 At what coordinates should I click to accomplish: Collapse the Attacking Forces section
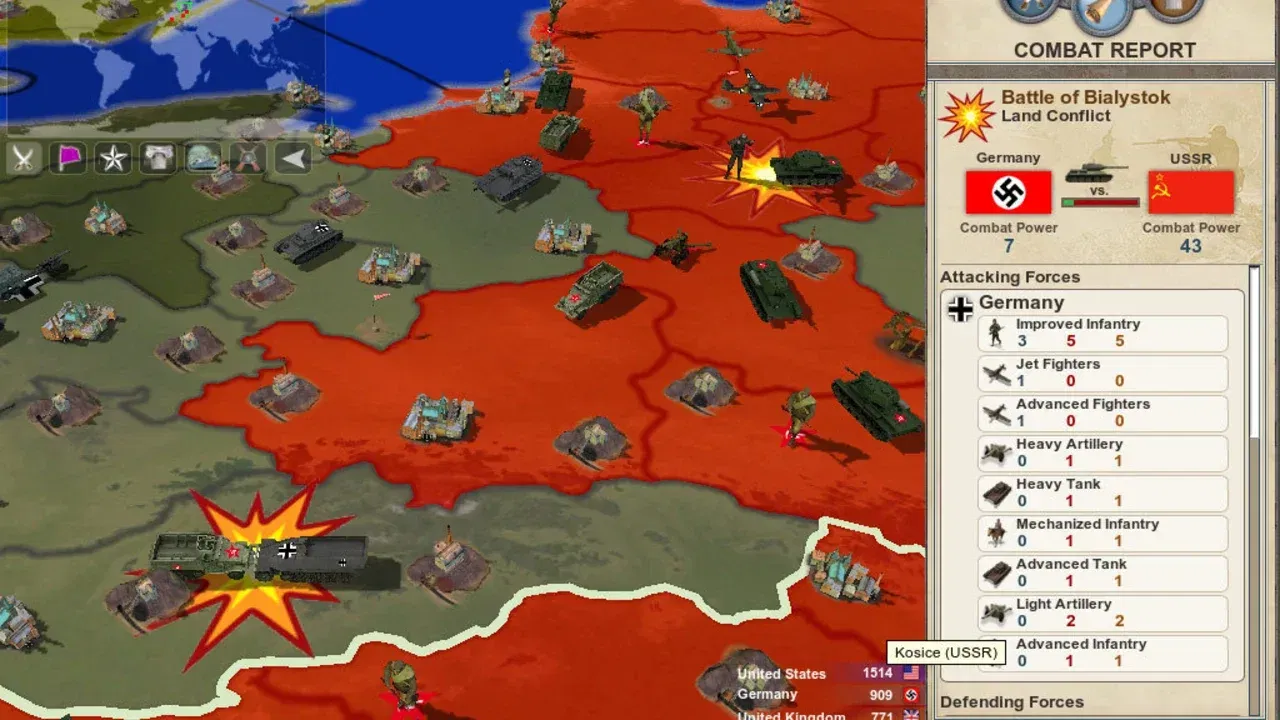click(x=1010, y=277)
